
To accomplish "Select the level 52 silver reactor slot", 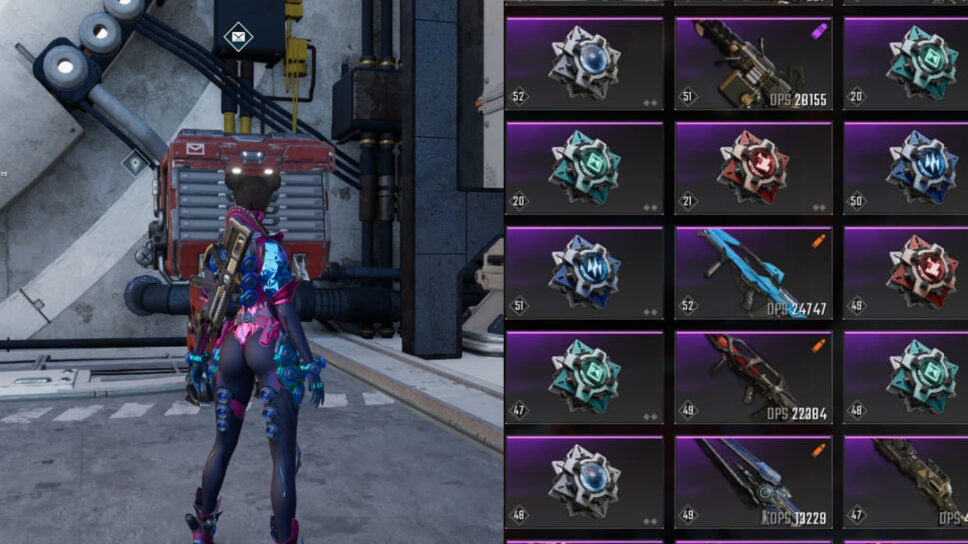I will [x=584, y=64].
